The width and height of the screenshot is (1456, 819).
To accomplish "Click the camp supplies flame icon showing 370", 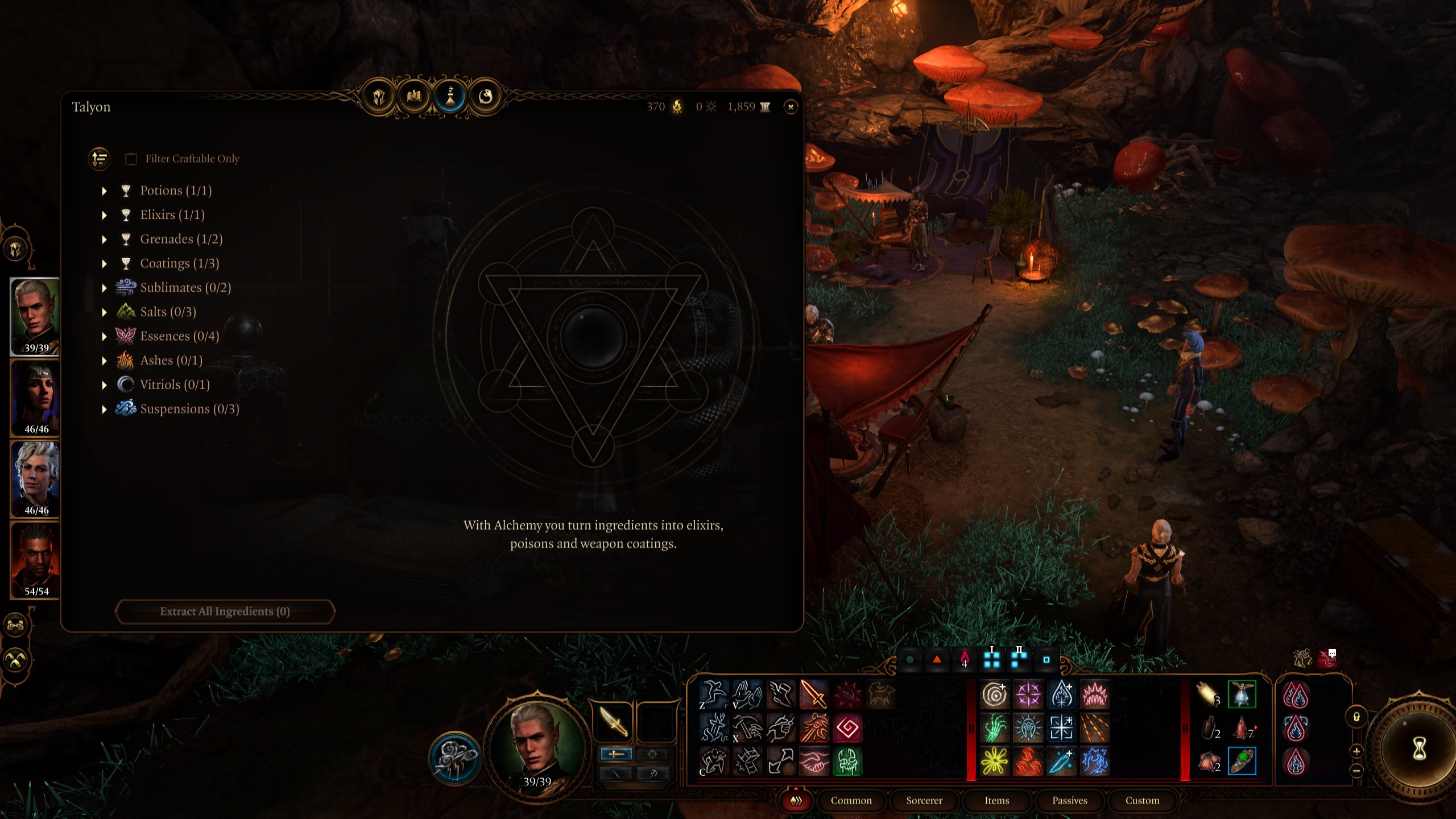I will point(677,106).
